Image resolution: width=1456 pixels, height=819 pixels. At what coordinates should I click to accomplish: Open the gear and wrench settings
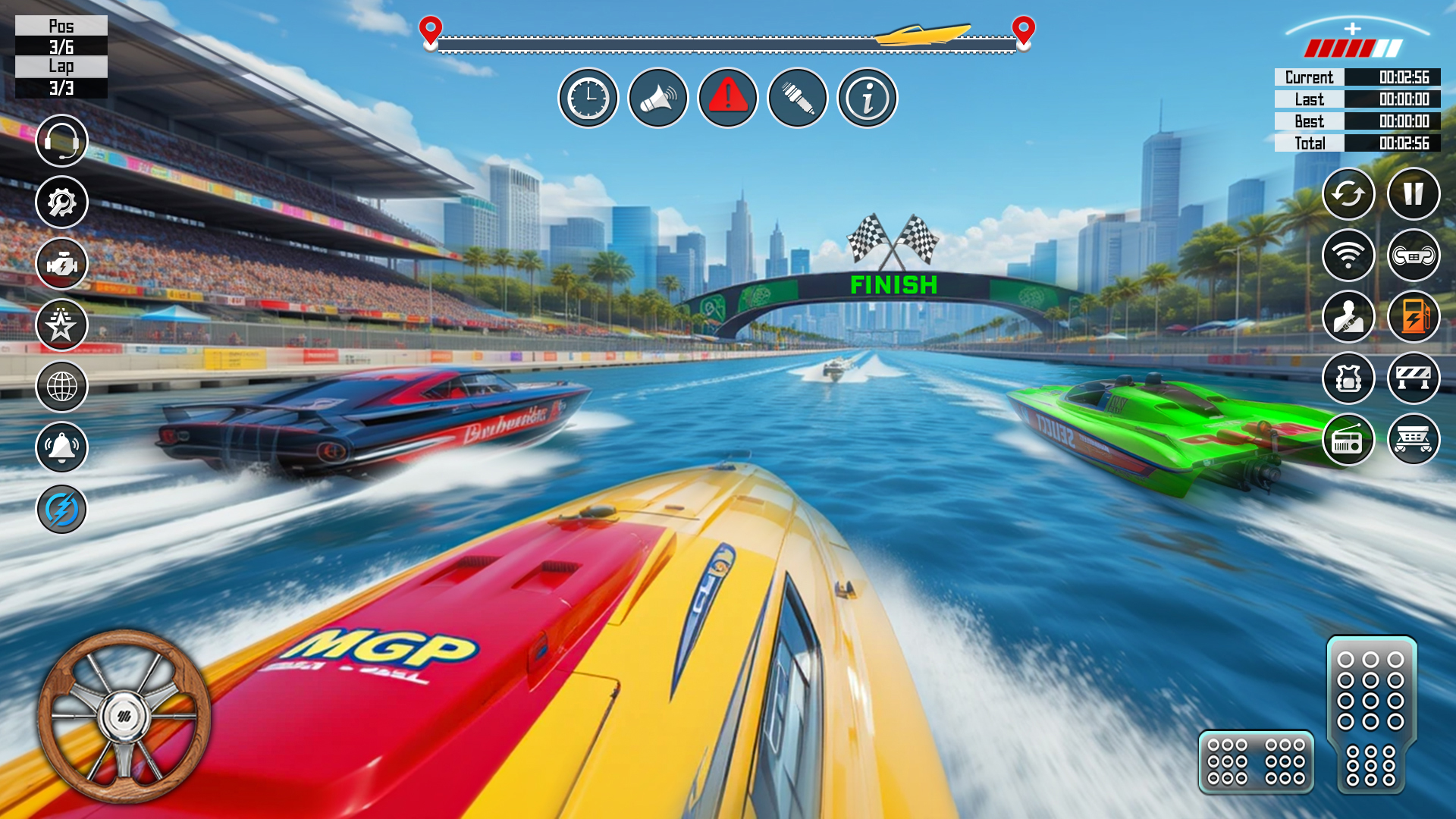pos(61,202)
